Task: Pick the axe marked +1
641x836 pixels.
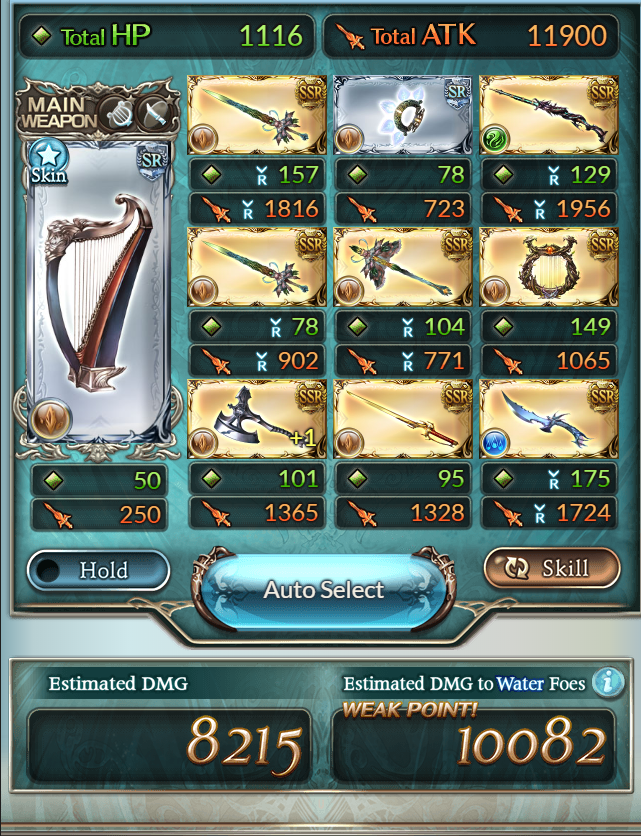Action: [257, 418]
